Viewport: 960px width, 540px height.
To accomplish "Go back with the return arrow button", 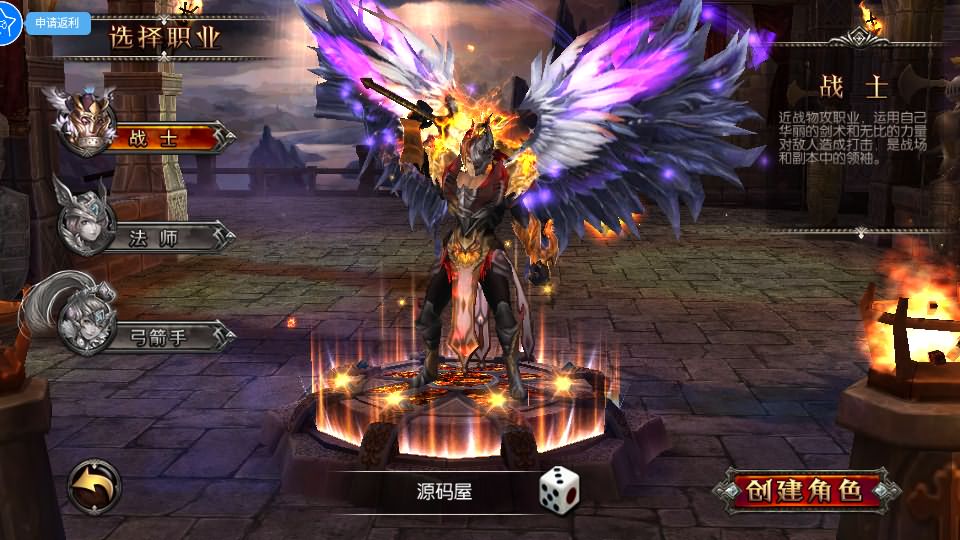I will [x=95, y=487].
